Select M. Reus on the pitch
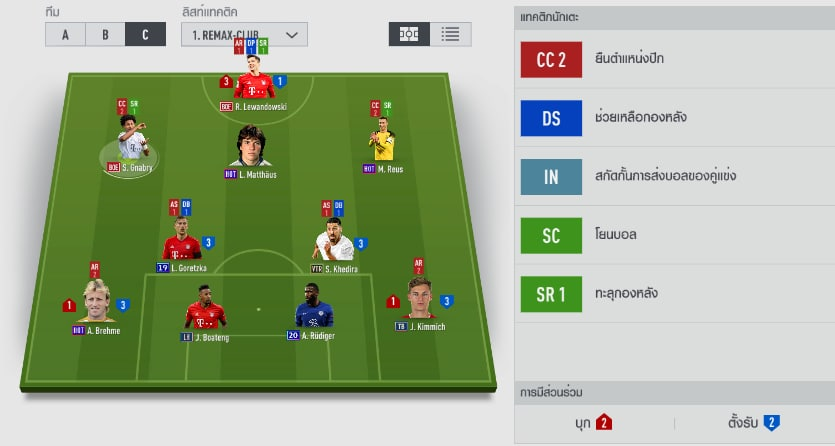 pos(382,145)
